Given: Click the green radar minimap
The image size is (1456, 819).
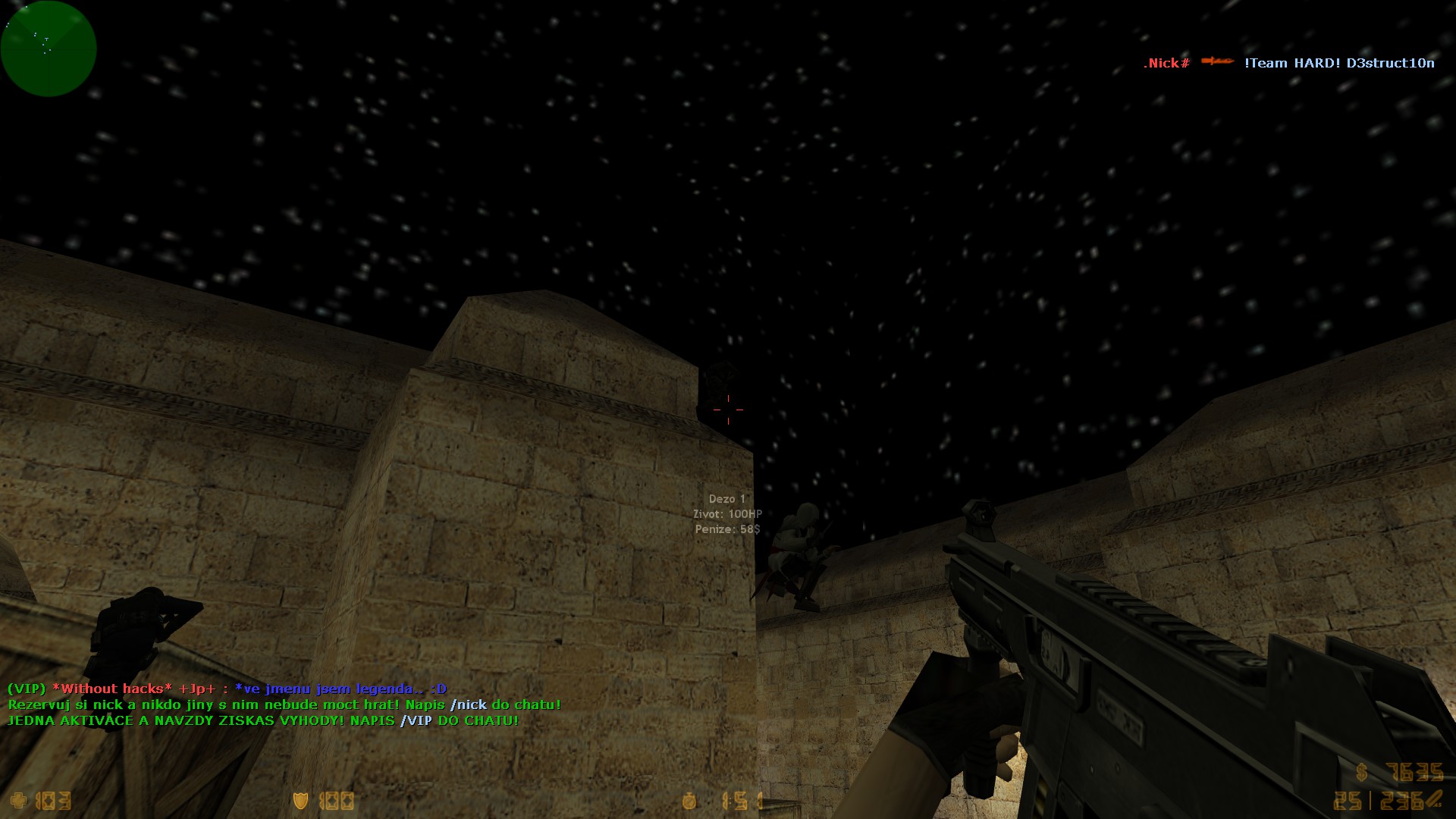Looking at the screenshot, I should [x=49, y=49].
